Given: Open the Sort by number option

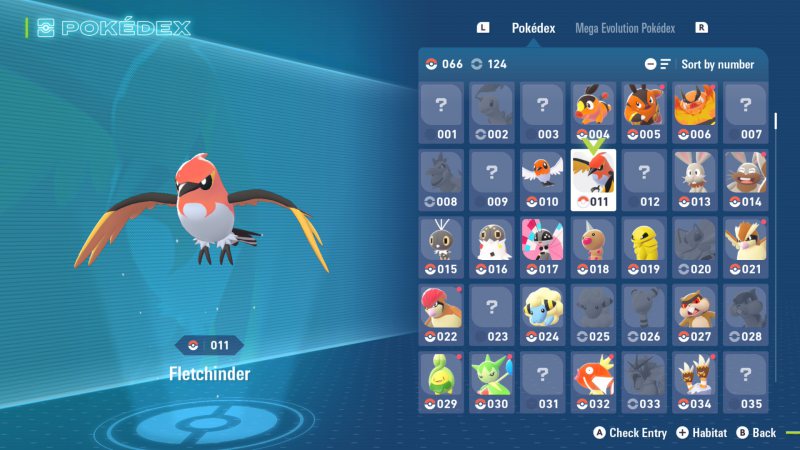Looking at the screenshot, I should (717, 64).
